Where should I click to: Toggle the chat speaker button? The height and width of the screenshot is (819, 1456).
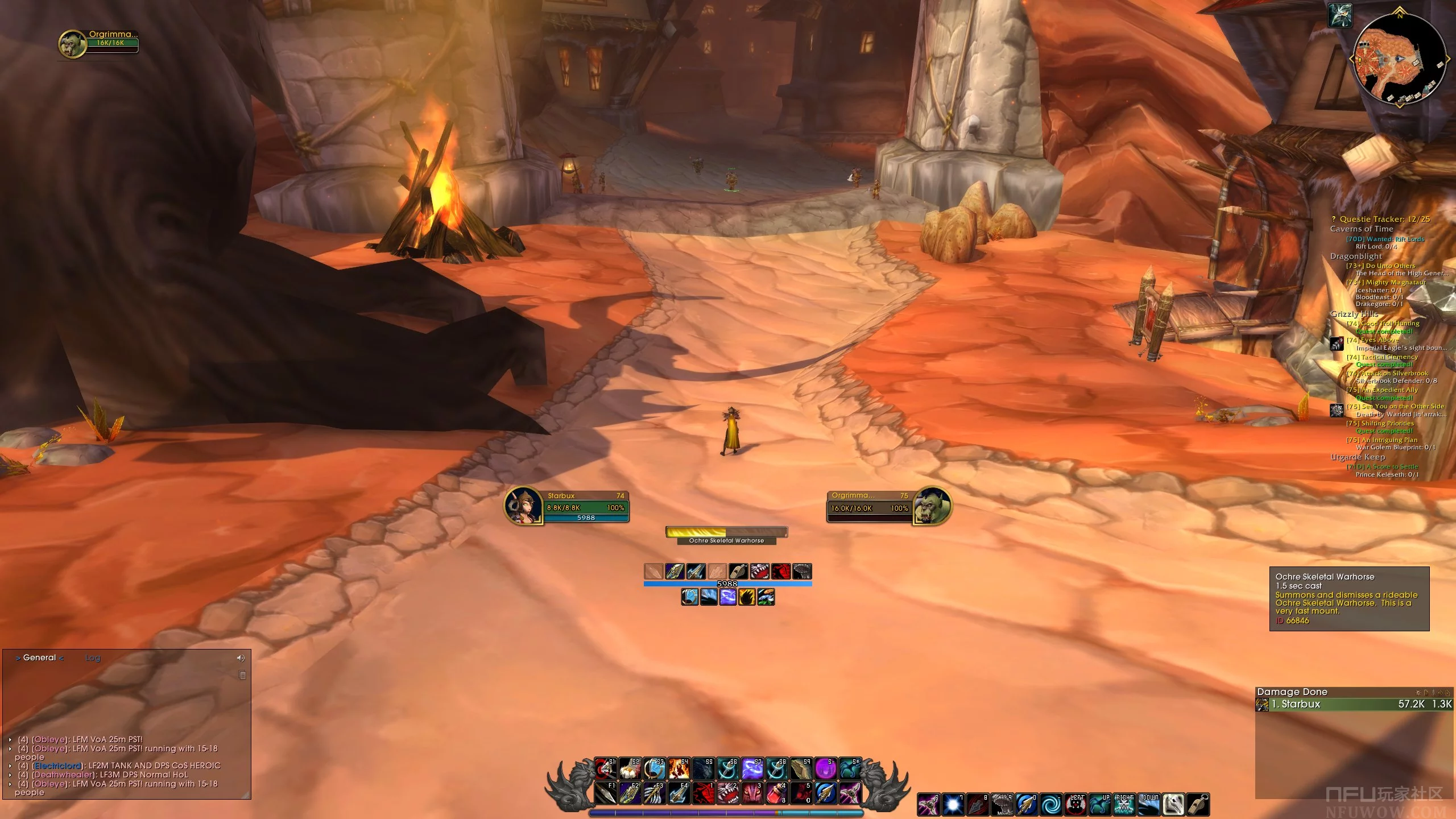point(241,658)
